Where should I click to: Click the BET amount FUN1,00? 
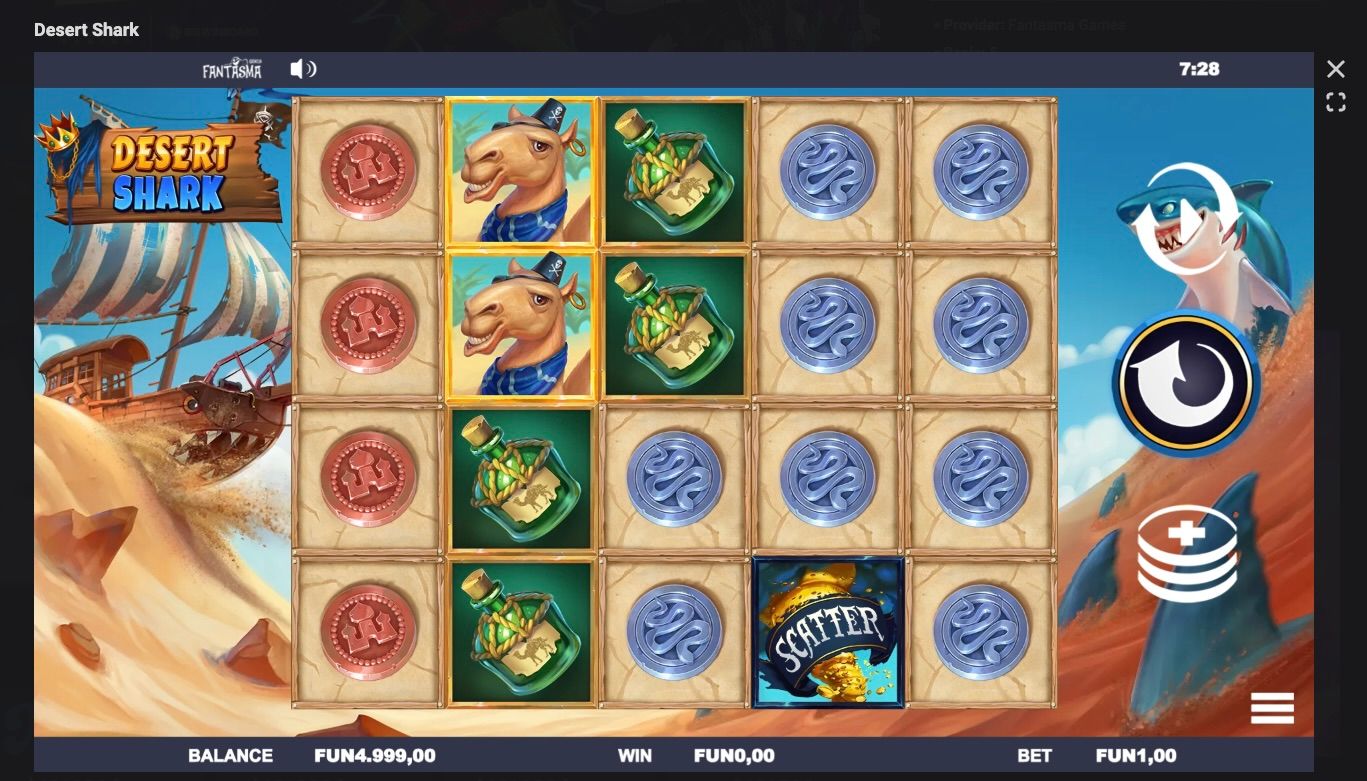[x=1135, y=755]
